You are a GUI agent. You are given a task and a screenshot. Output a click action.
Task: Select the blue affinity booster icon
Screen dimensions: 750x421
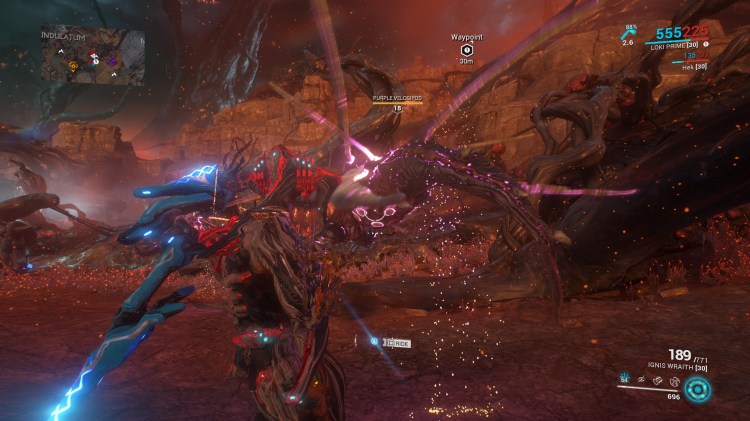626,33
